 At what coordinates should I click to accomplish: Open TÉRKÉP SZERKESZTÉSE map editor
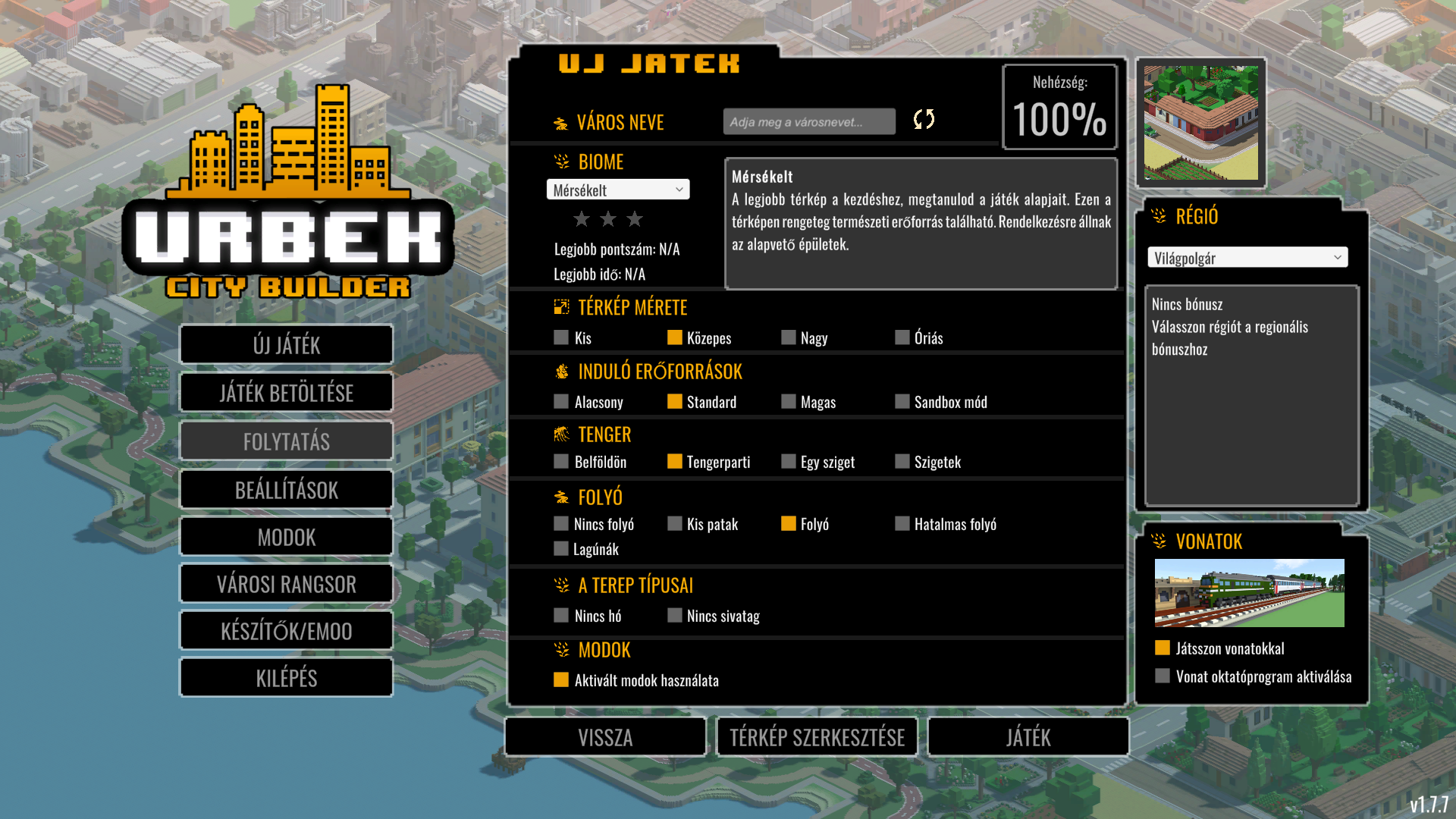pos(817,737)
